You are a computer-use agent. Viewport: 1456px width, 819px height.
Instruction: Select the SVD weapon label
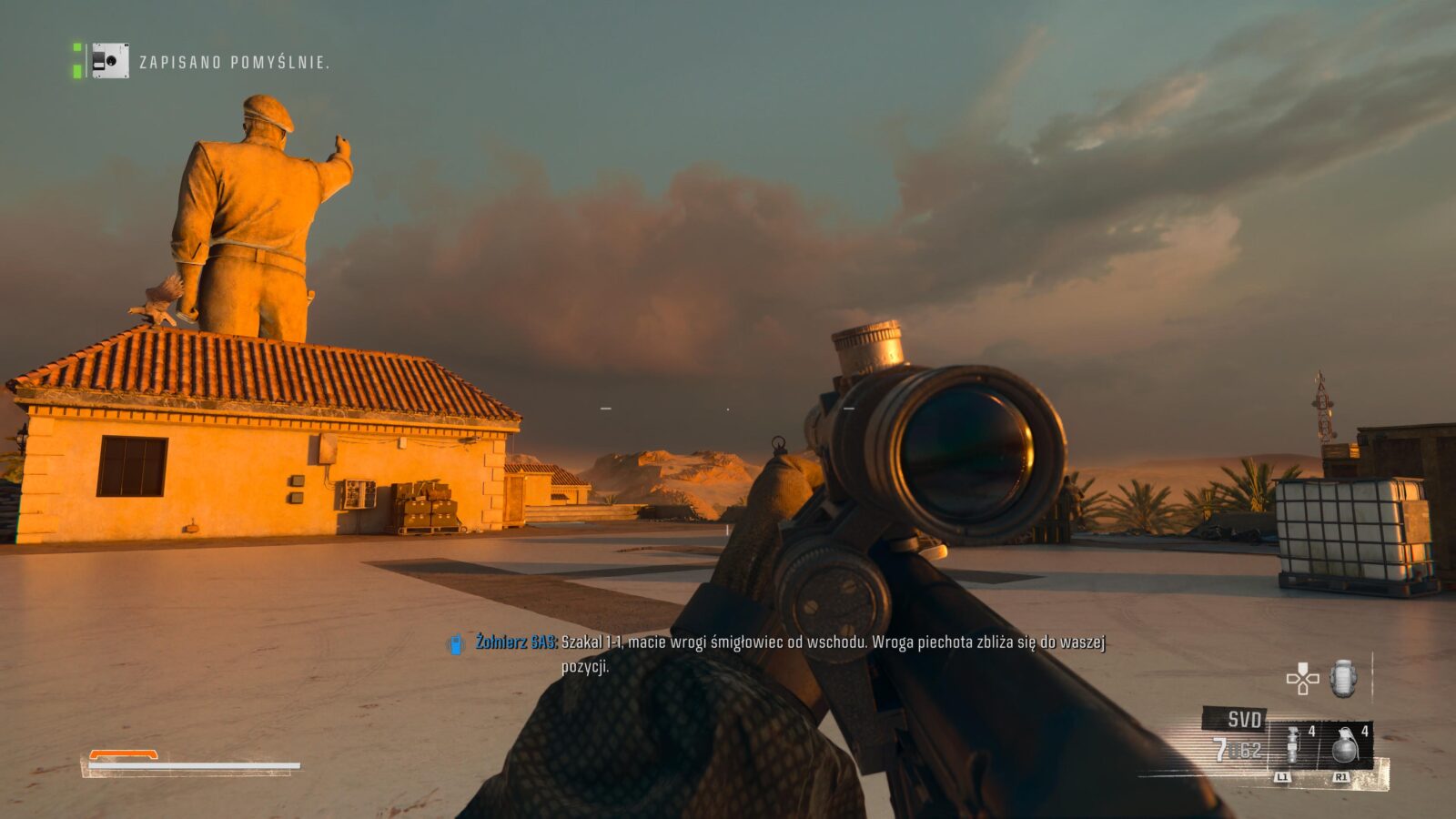point(1244,720)
